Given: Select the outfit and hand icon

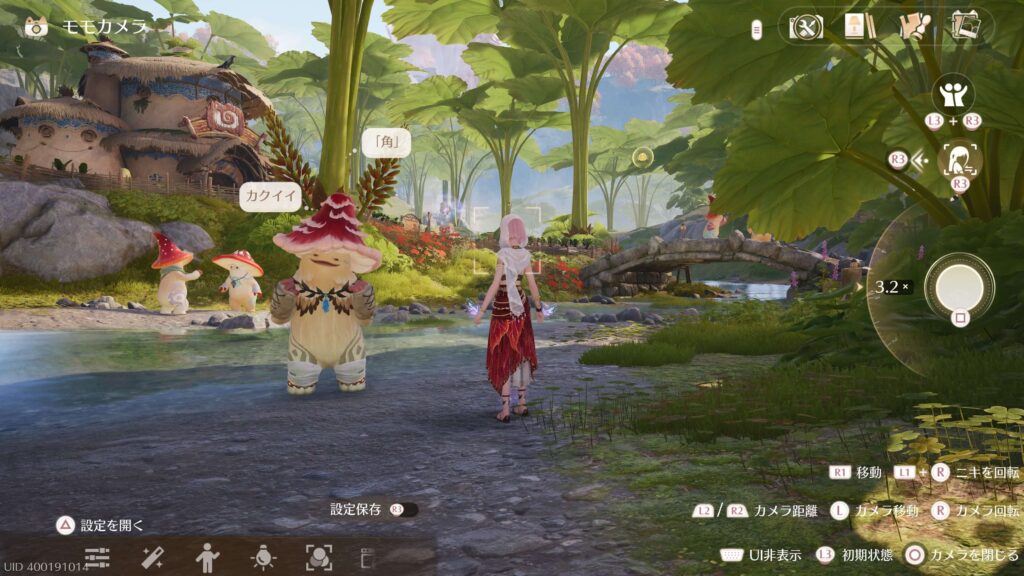Looking at the screenshot, I should tap(913, 26).
